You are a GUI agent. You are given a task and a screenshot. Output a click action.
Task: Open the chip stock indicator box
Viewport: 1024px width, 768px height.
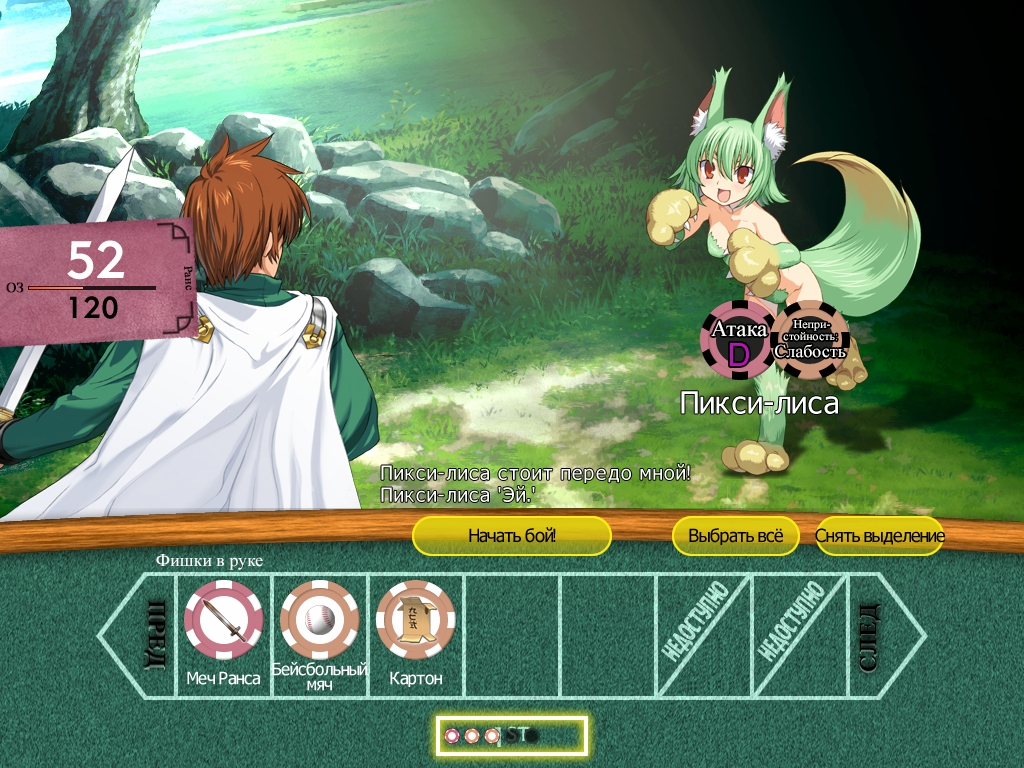tap(512, 736)
